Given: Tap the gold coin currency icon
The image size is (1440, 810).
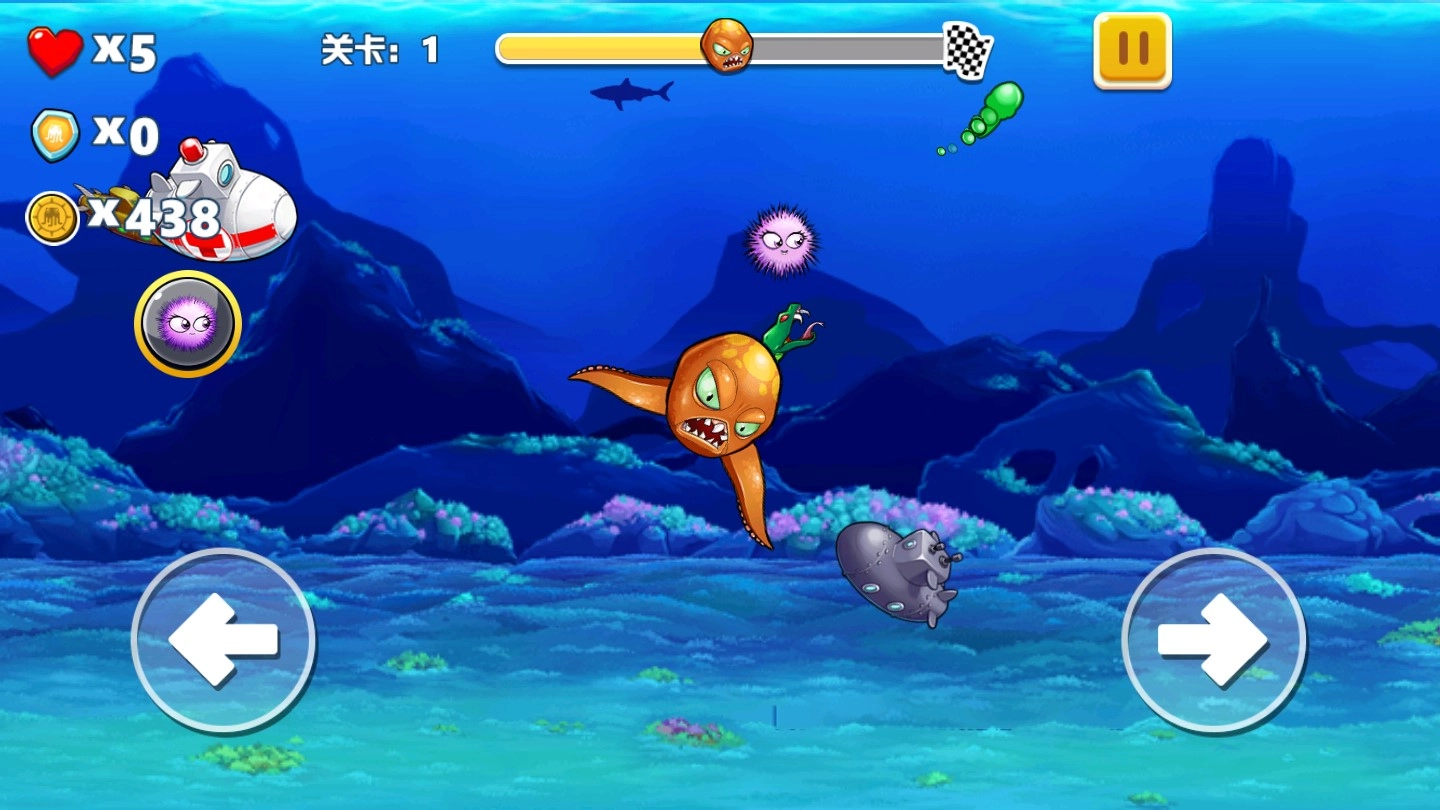Looking at the screenshot, I should point(55,215).
